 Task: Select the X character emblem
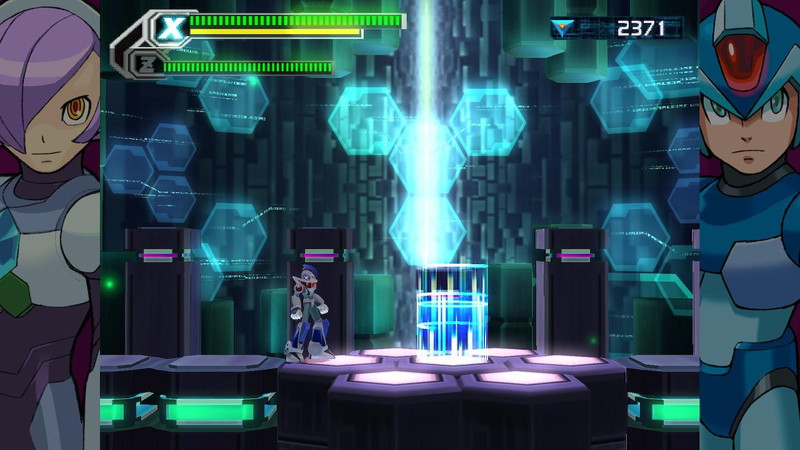171,28
